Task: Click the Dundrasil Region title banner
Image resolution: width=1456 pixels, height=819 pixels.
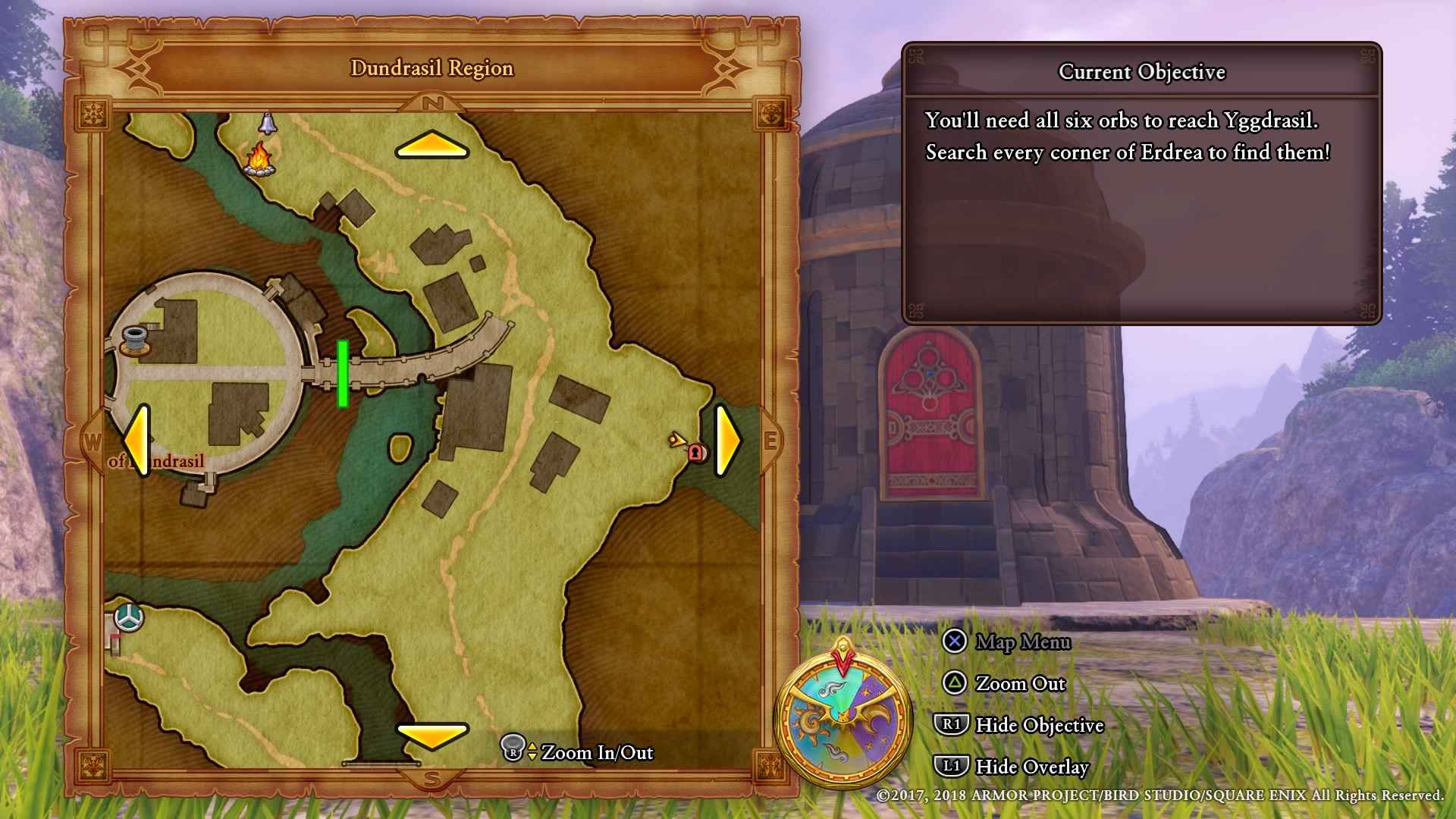Action: tap(431, 67)
